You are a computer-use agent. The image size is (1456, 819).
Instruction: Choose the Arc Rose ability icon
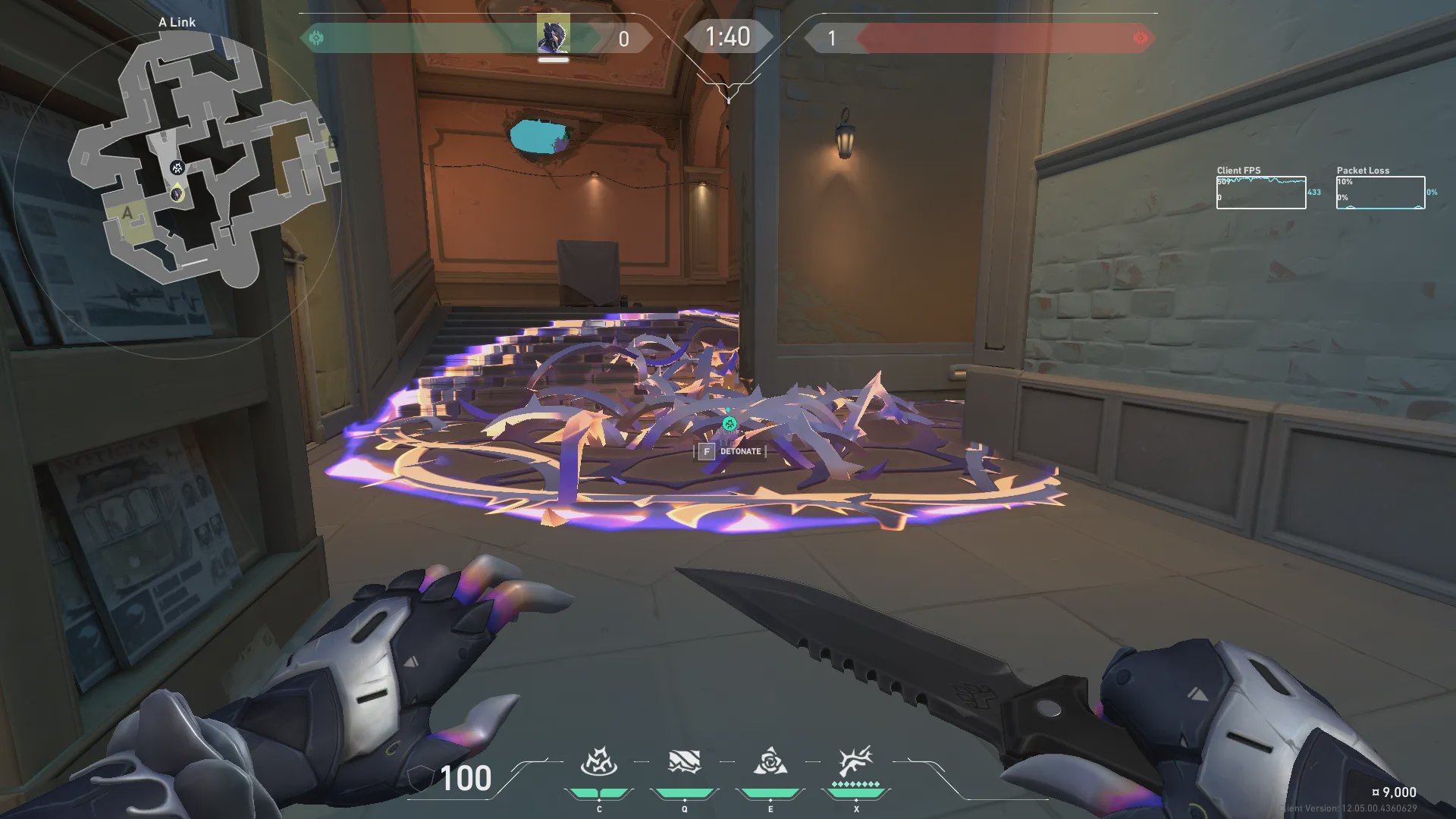[770, 761]
